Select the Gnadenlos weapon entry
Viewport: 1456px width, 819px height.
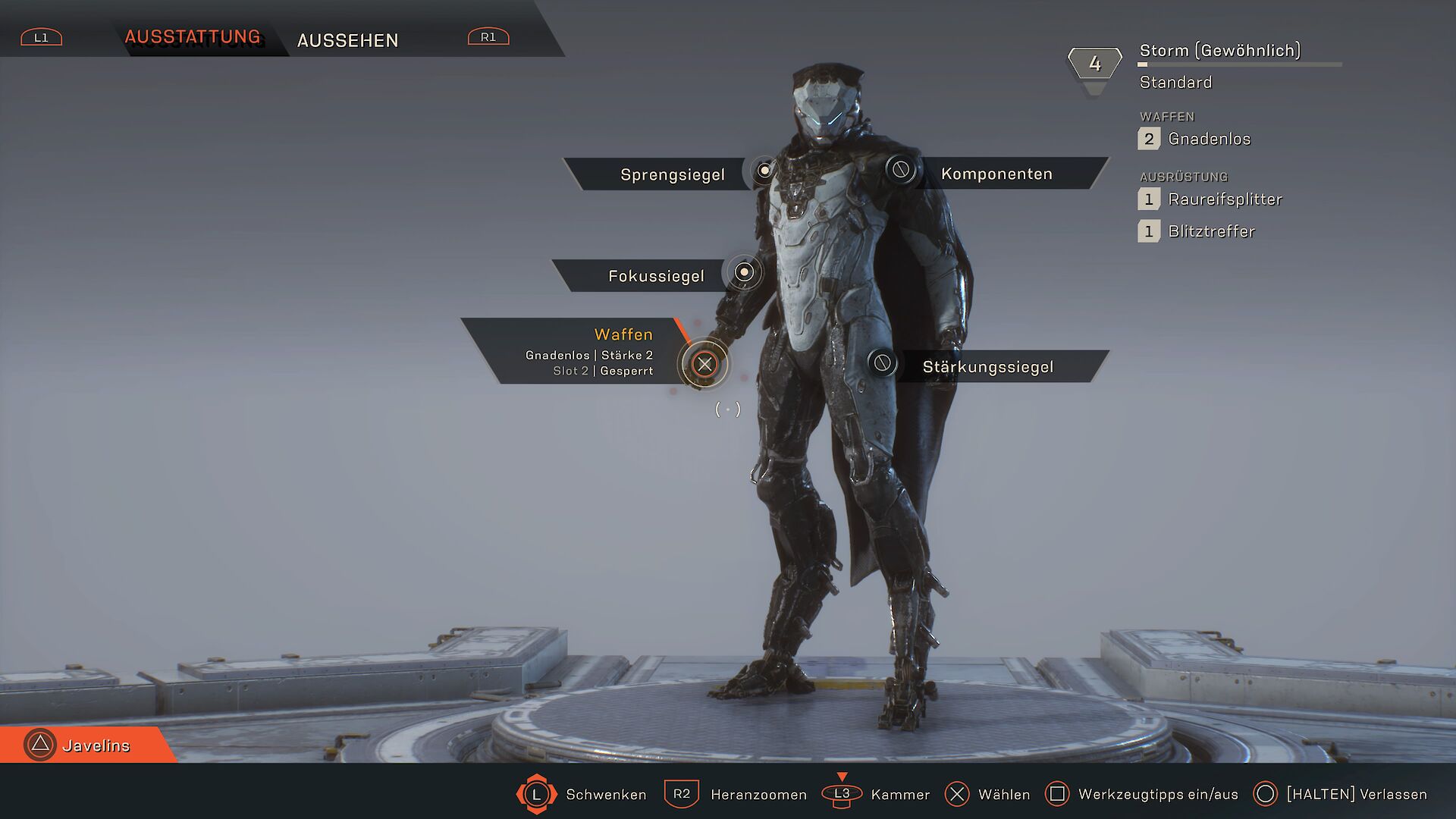coord(1208,139)
